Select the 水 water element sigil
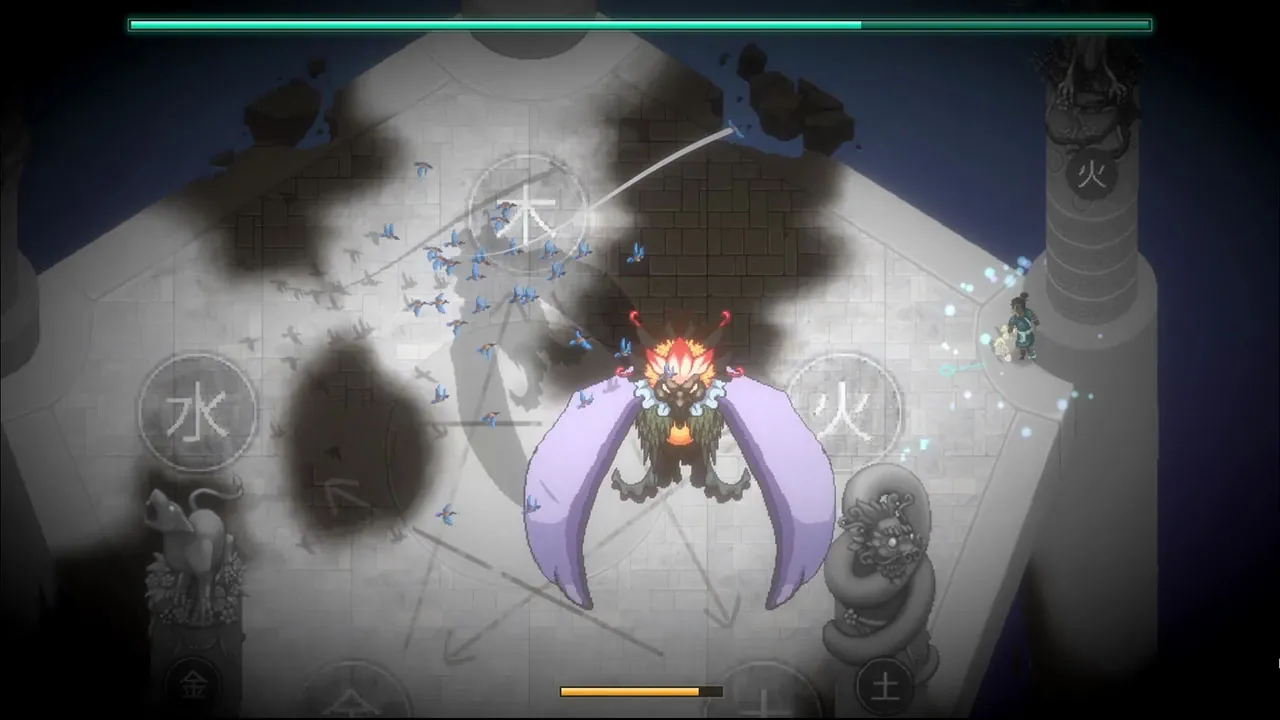 [197, 413]
